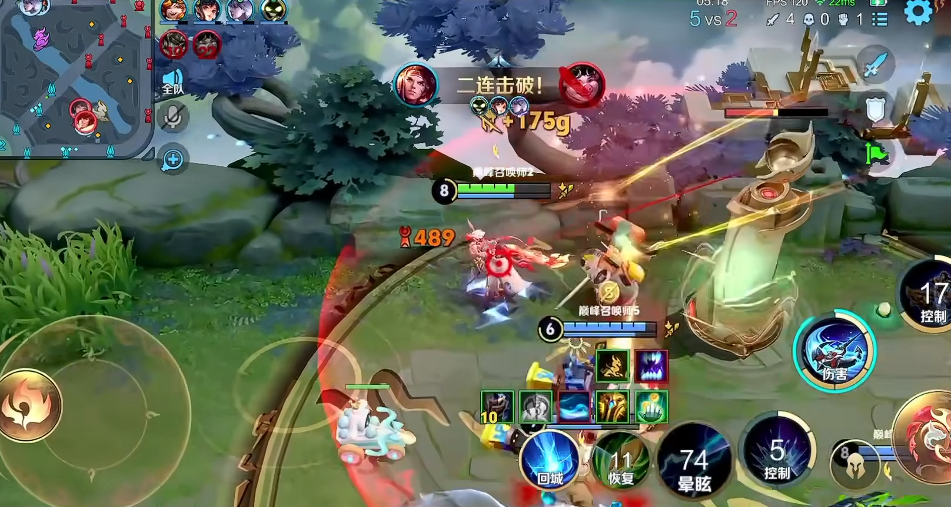Activate the 回城 recall button

(549, 460)
